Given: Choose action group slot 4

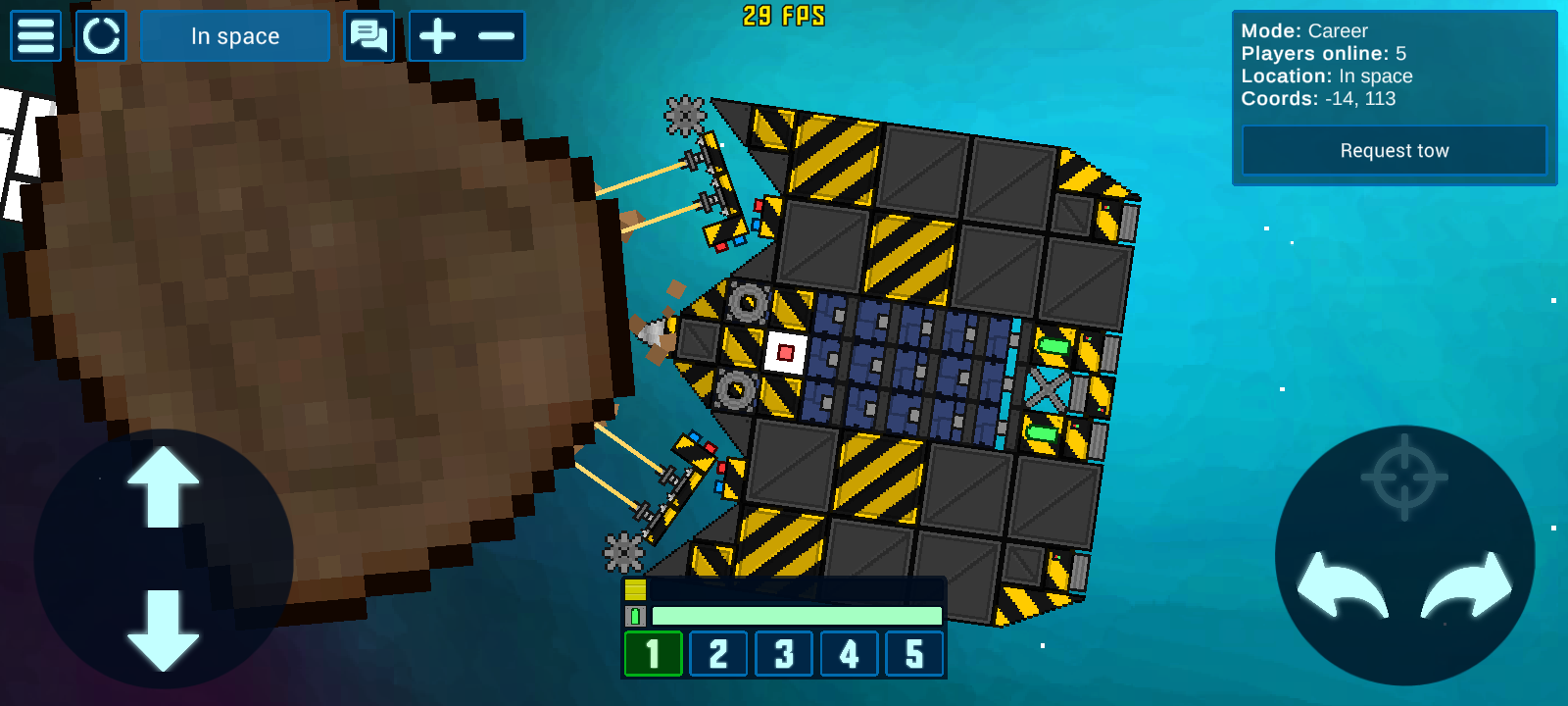Looking at the screenshot, I should coord(849,654).
